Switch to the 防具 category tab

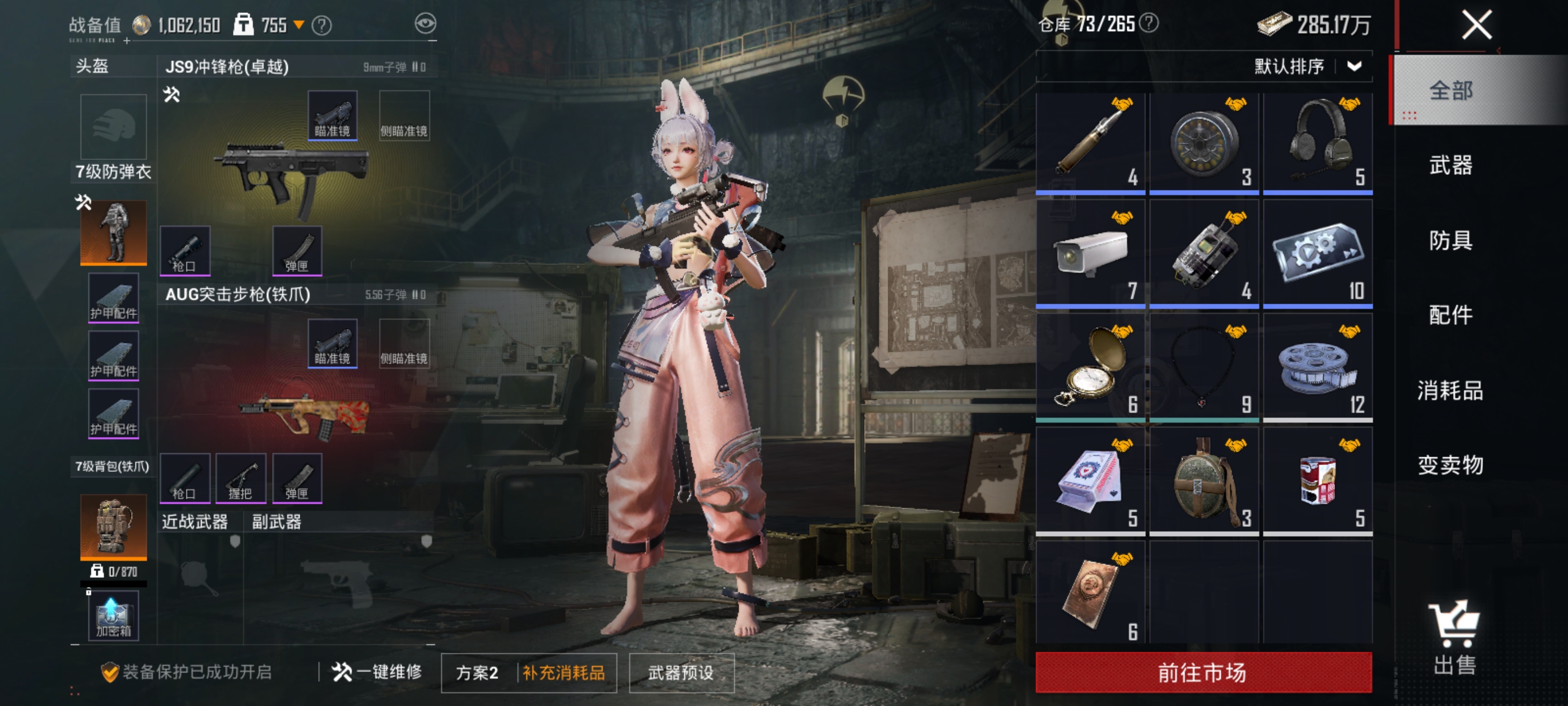[1450, 240]
